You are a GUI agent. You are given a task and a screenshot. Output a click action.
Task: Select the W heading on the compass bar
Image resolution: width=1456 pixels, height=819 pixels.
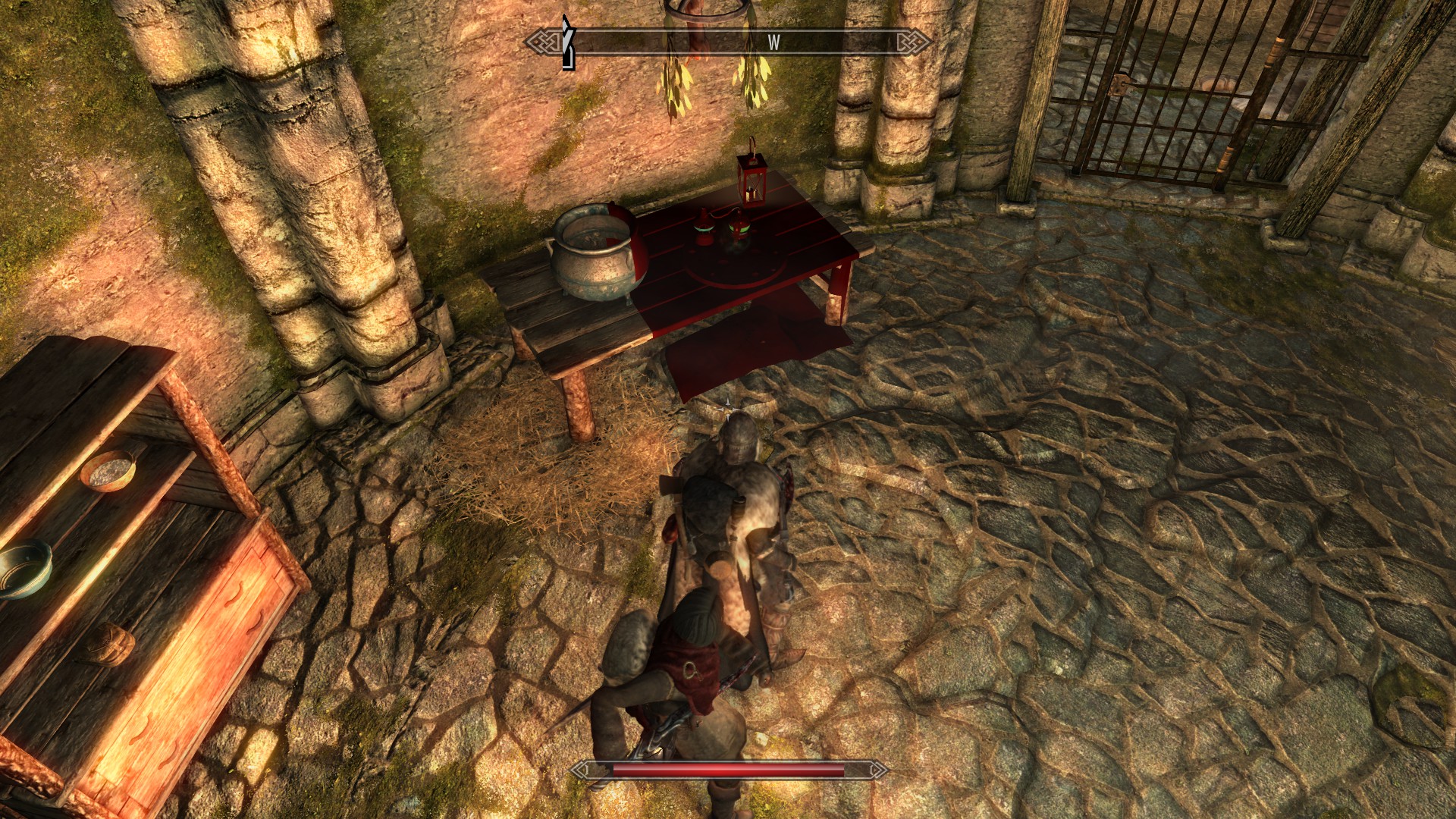[x=773, y=43]
